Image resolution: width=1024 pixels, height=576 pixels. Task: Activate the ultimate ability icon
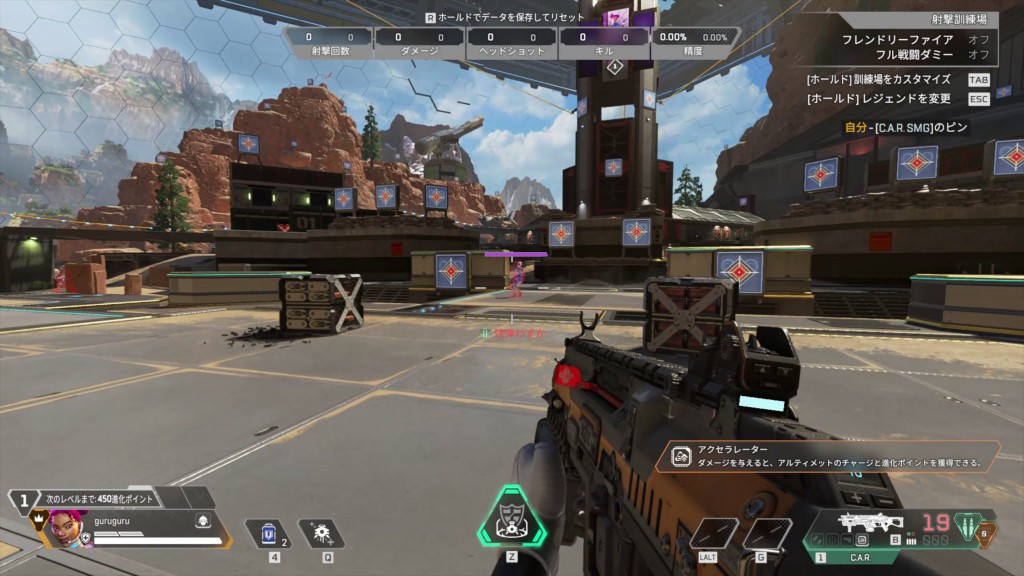click(x=511, y=518)
